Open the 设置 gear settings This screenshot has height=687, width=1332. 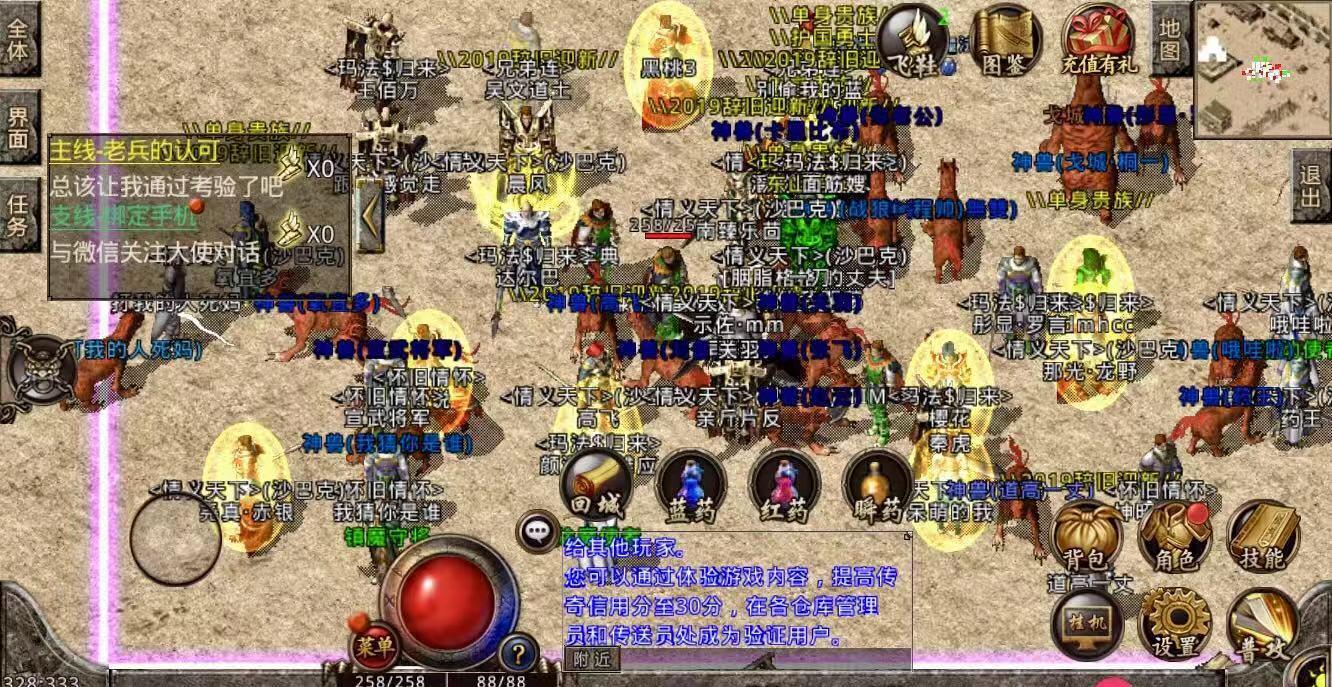click(x=1175, y=622)
